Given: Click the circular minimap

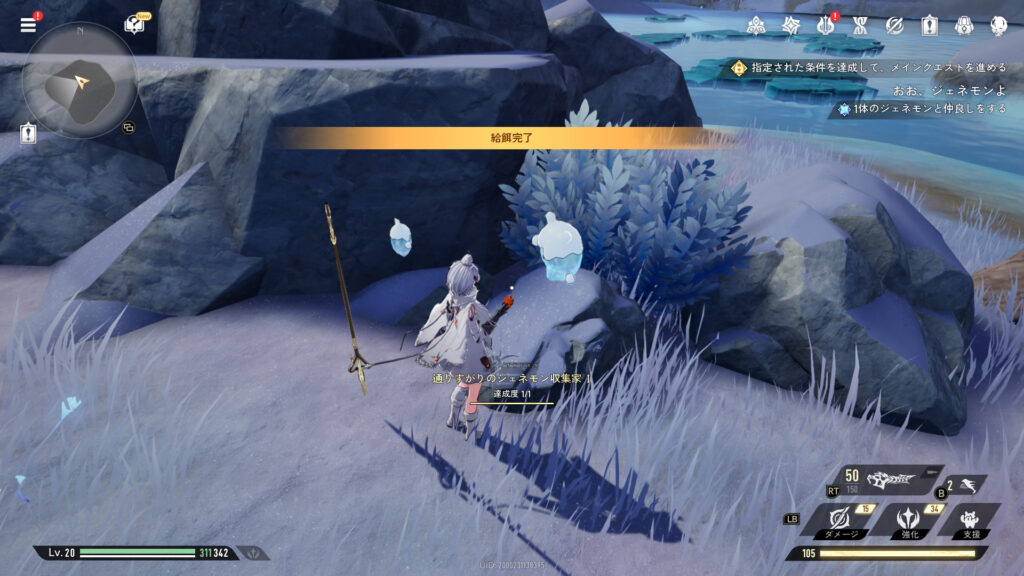Looking at the screenshot, I should [80, 80].
